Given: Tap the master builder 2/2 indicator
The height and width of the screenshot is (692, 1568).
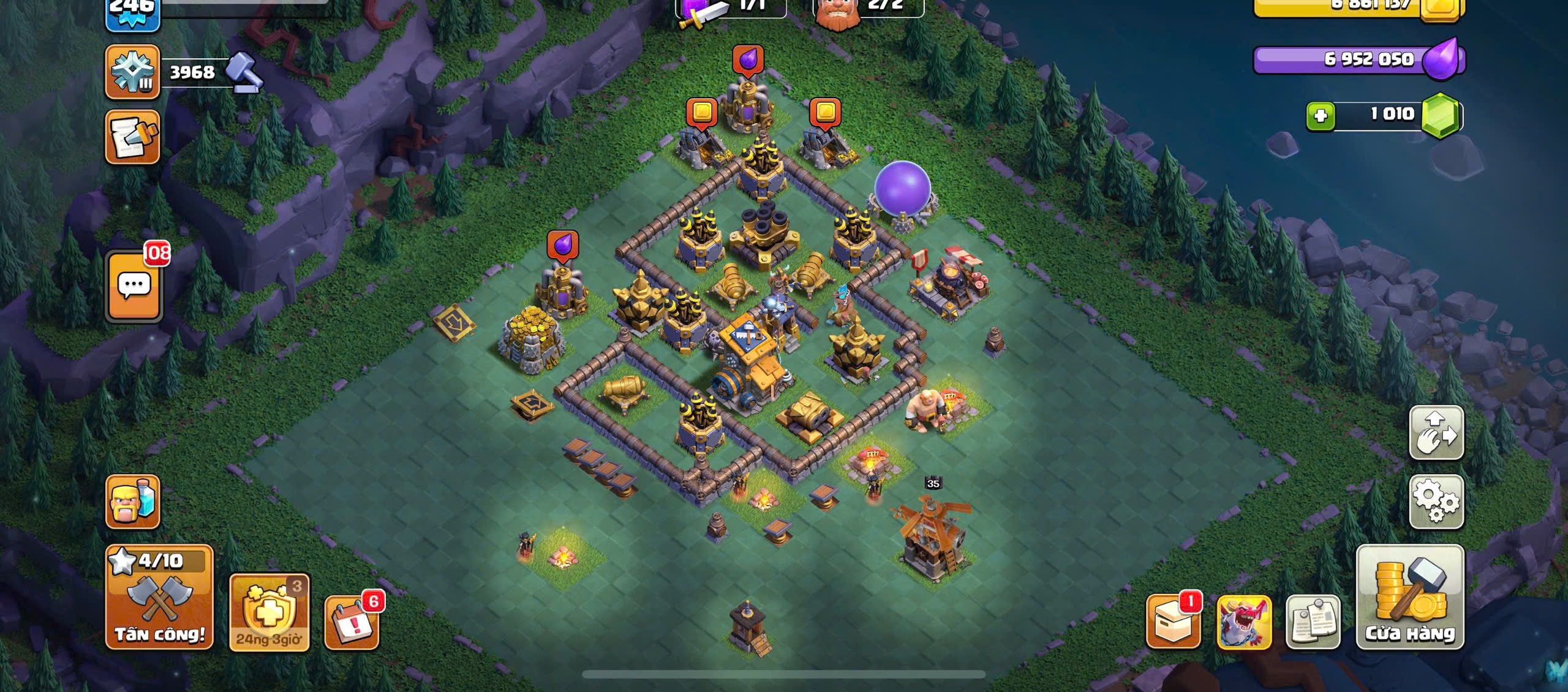Looking at the screenshot, I should click(x=867, y=7).
